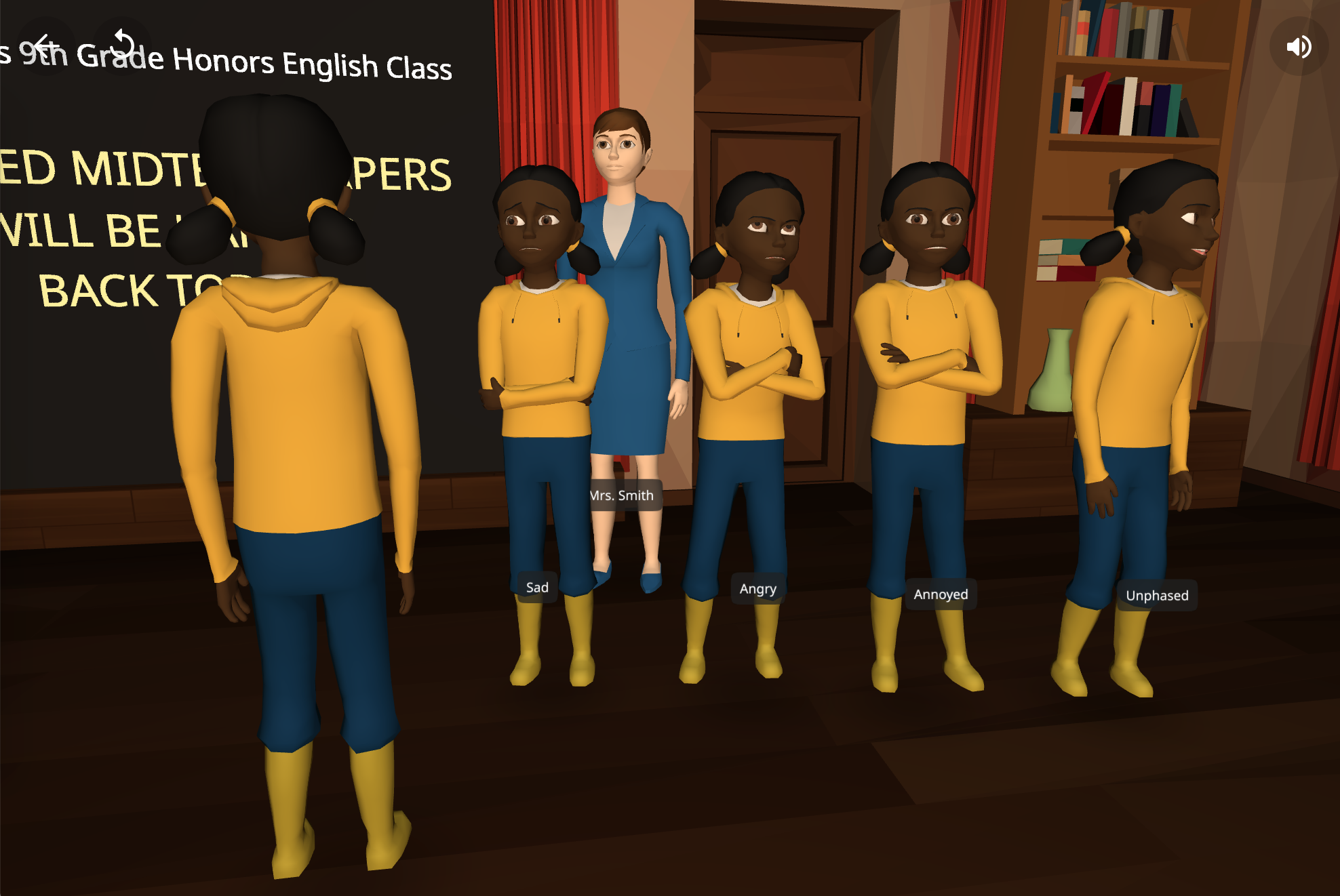
Task: Select the 'Sad' emotion response
Action: tap(536, 587)
